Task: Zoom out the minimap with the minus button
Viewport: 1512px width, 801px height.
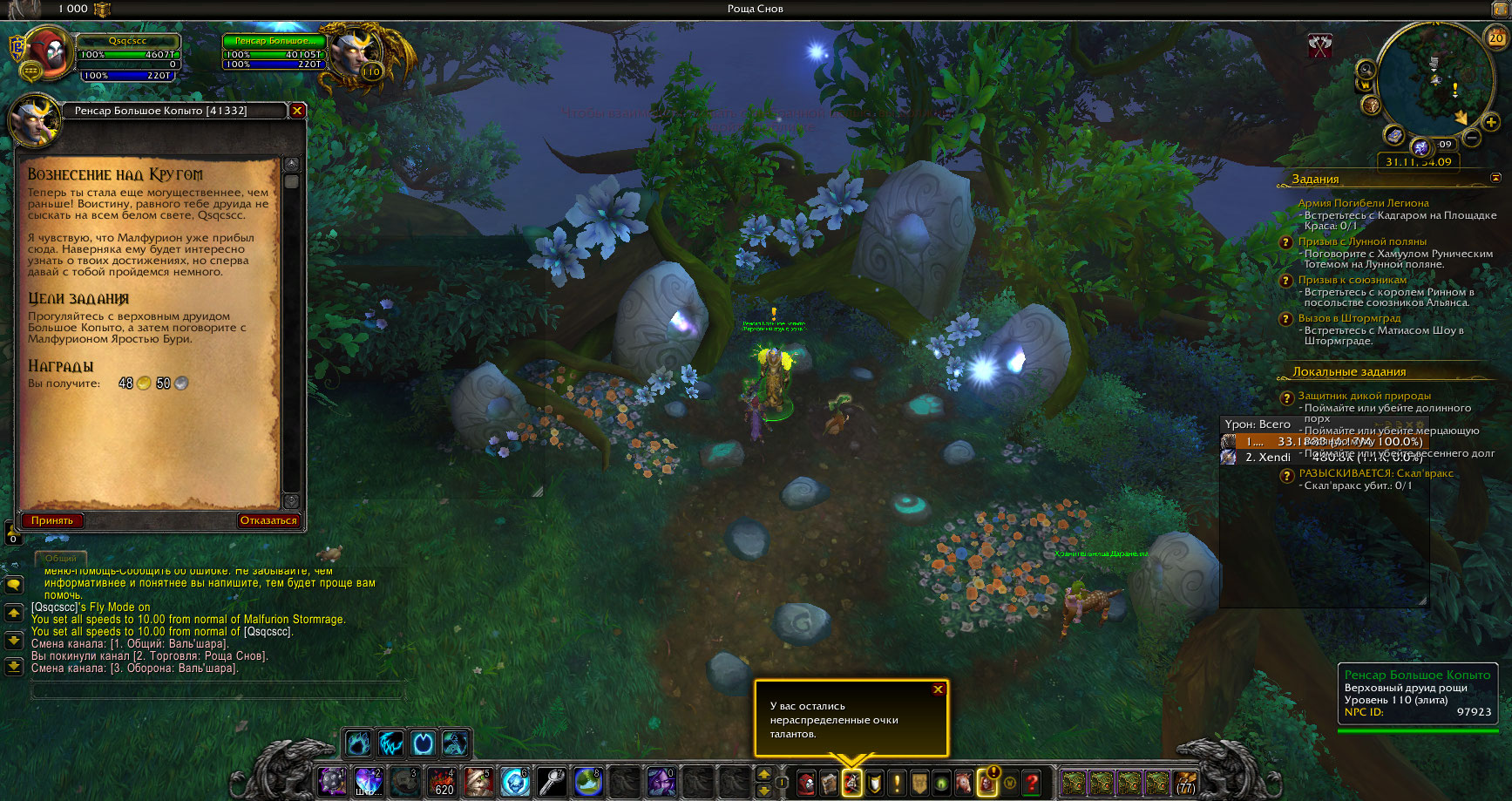Action: tap(1471, 138)
